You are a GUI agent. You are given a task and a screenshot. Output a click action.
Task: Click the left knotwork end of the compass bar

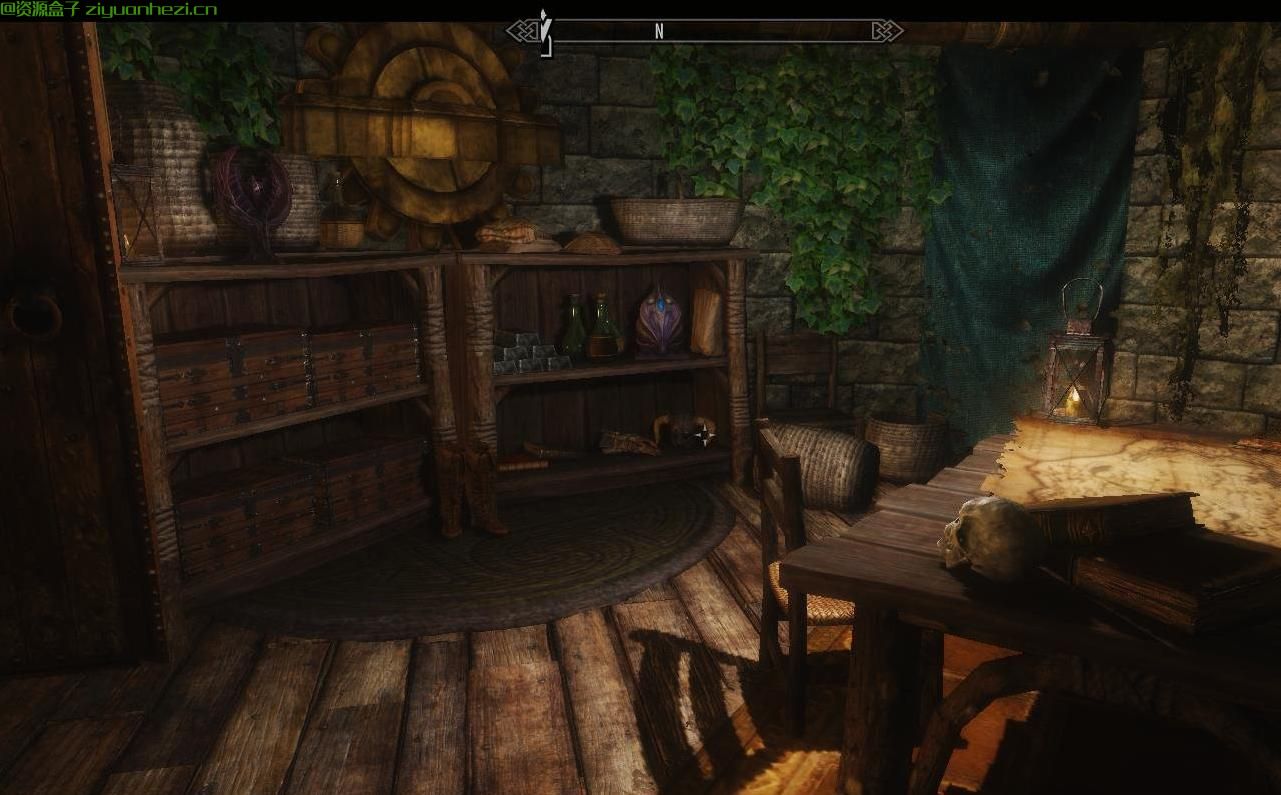click(x=520, y=31)
